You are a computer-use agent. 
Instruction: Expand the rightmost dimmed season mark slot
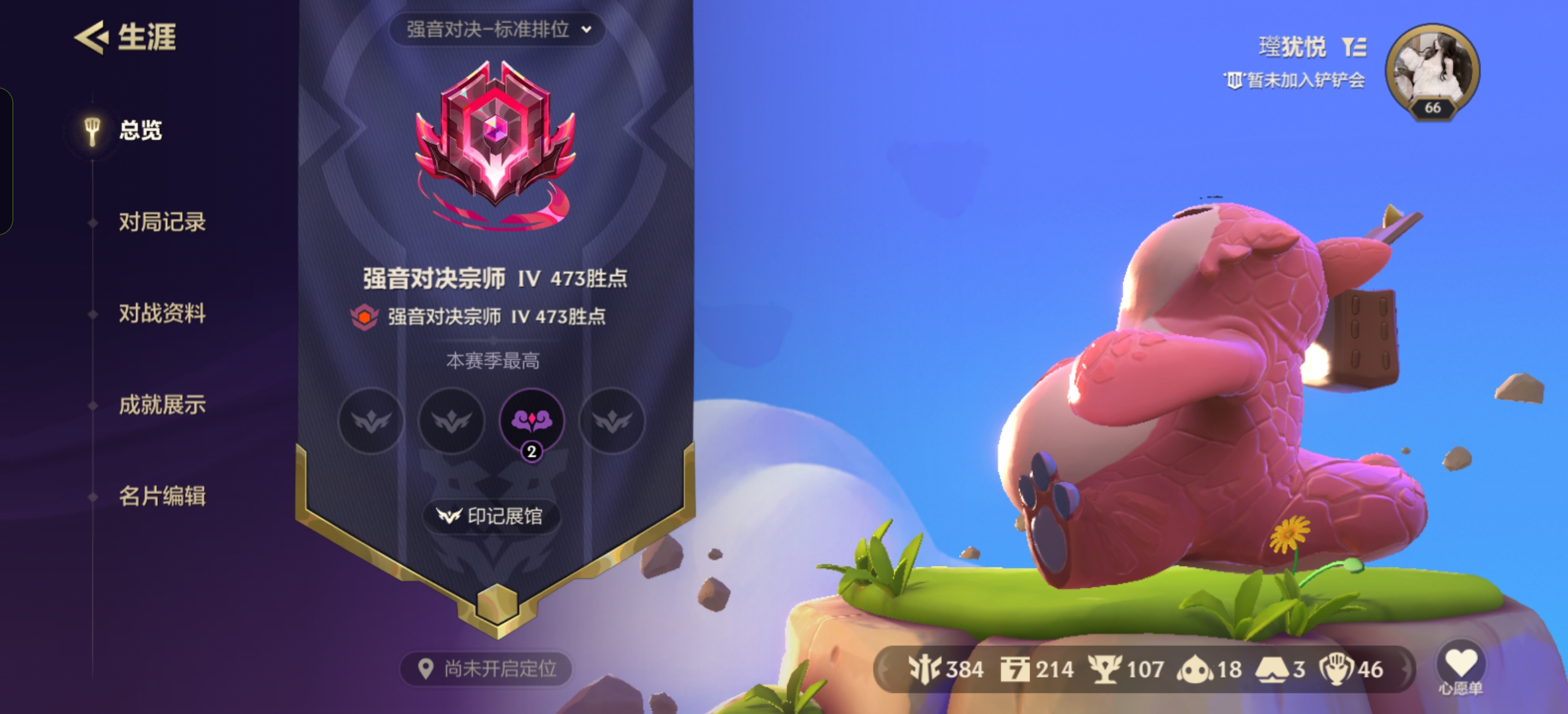point(613,422)
